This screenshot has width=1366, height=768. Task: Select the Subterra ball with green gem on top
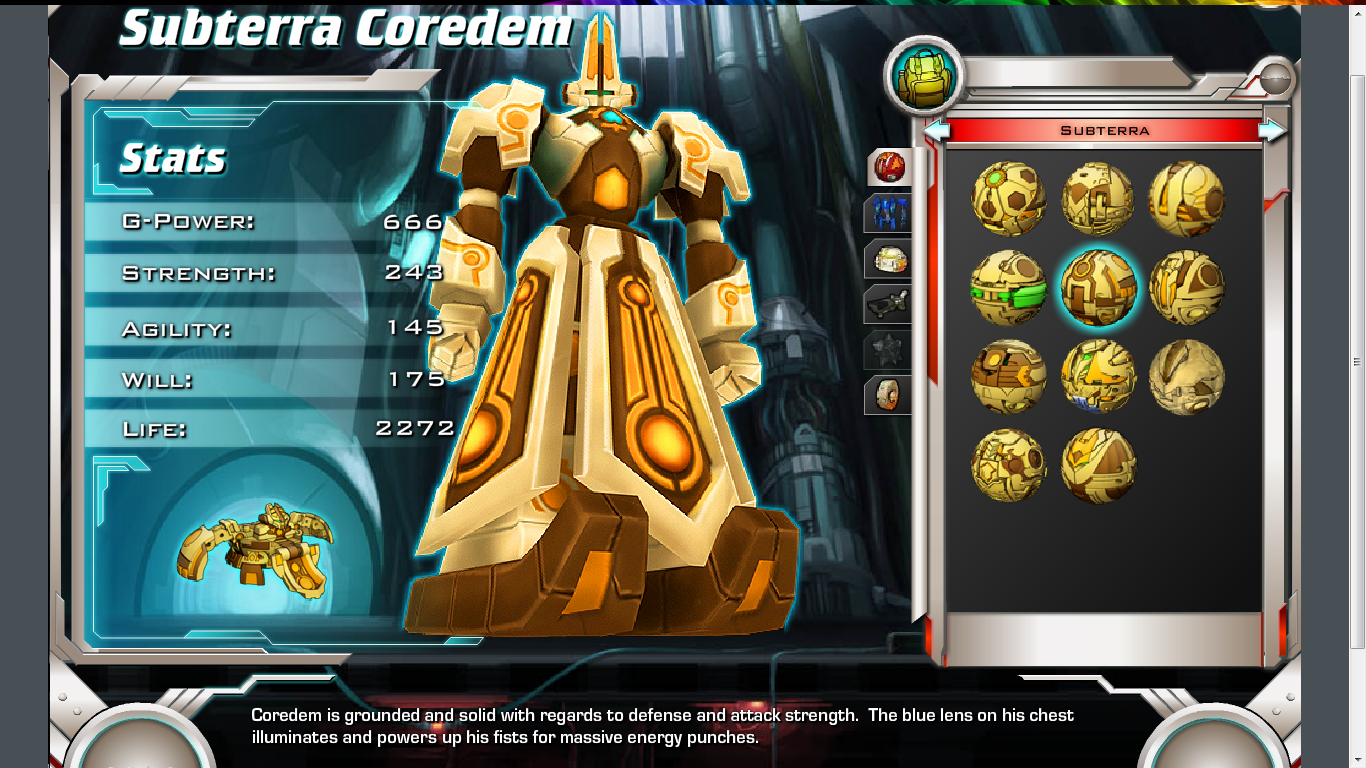point(1009,199)
